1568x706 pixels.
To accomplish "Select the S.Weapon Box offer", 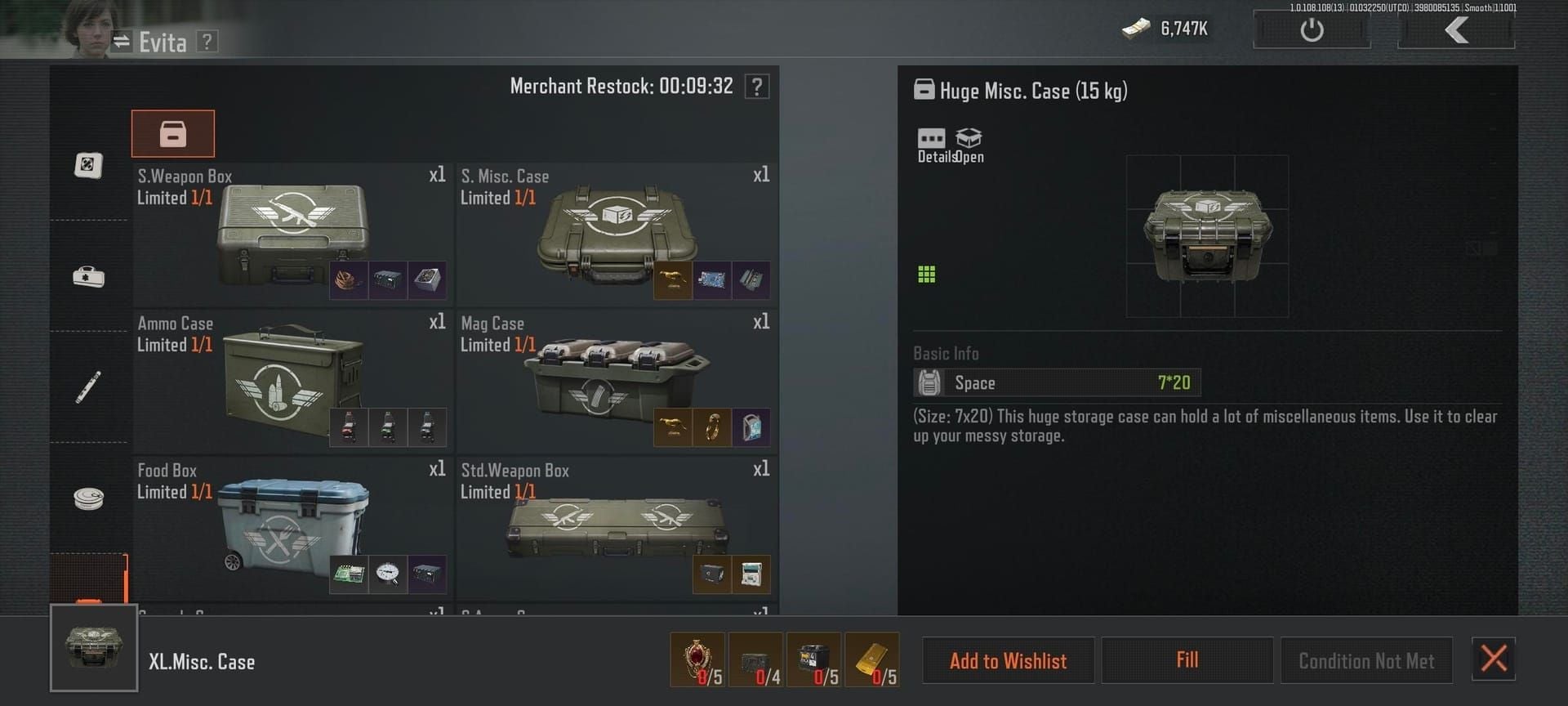I will point(292,234).
